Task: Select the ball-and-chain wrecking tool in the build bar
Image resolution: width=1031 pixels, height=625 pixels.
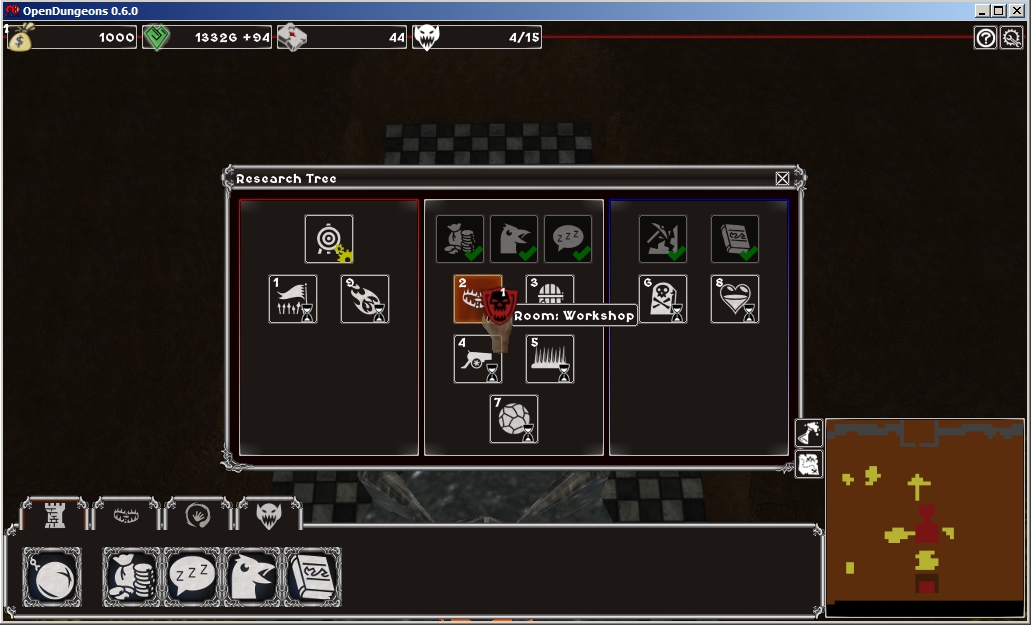Action: click(52, 576)
